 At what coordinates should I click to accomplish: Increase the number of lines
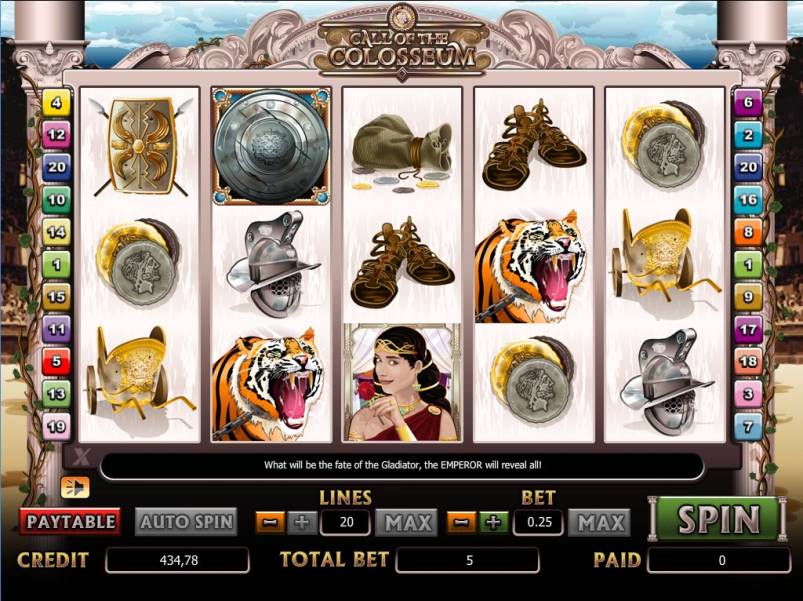(x=301, y=522)
